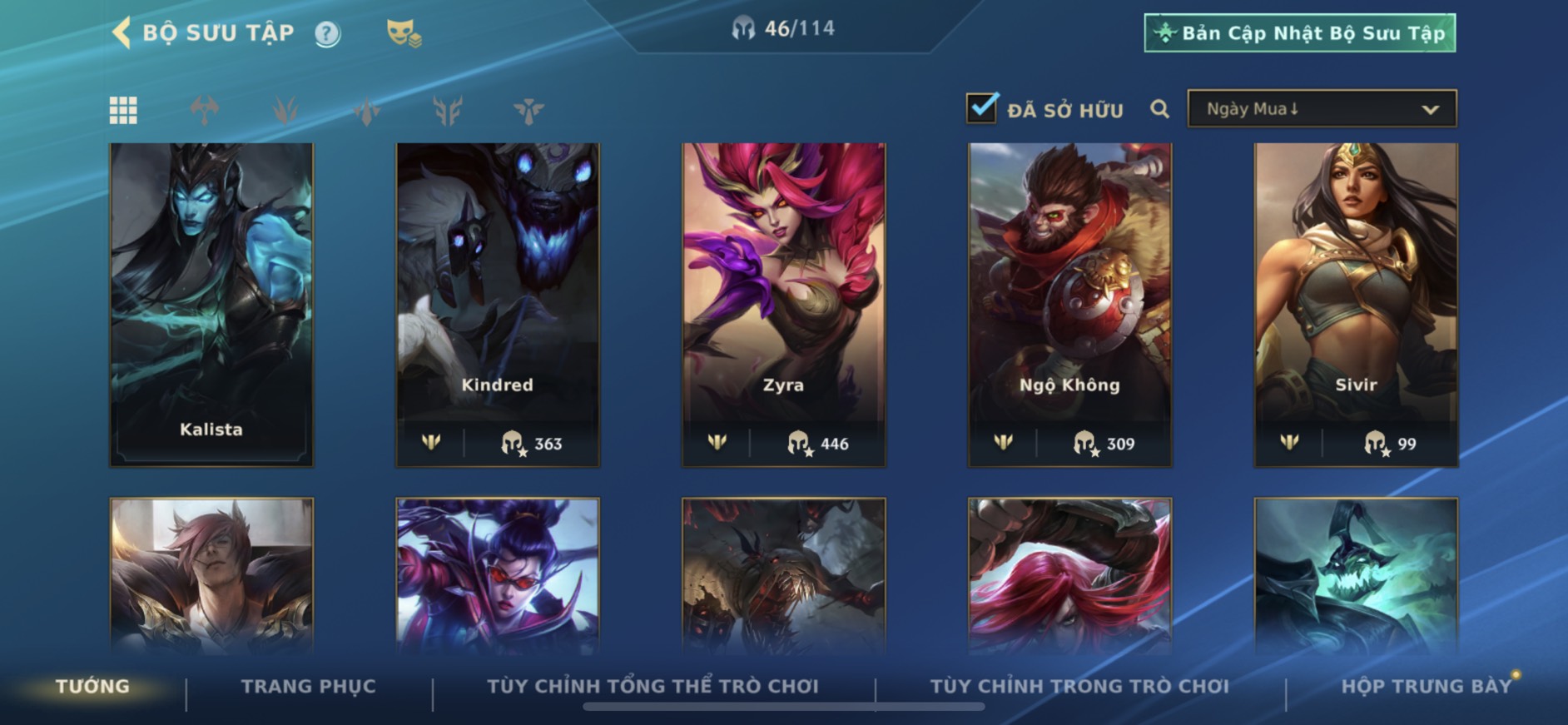Go back from Bộ Sưu Tập screen
This screenshot has height=725, width=1568.
click(x=122, y=33)
